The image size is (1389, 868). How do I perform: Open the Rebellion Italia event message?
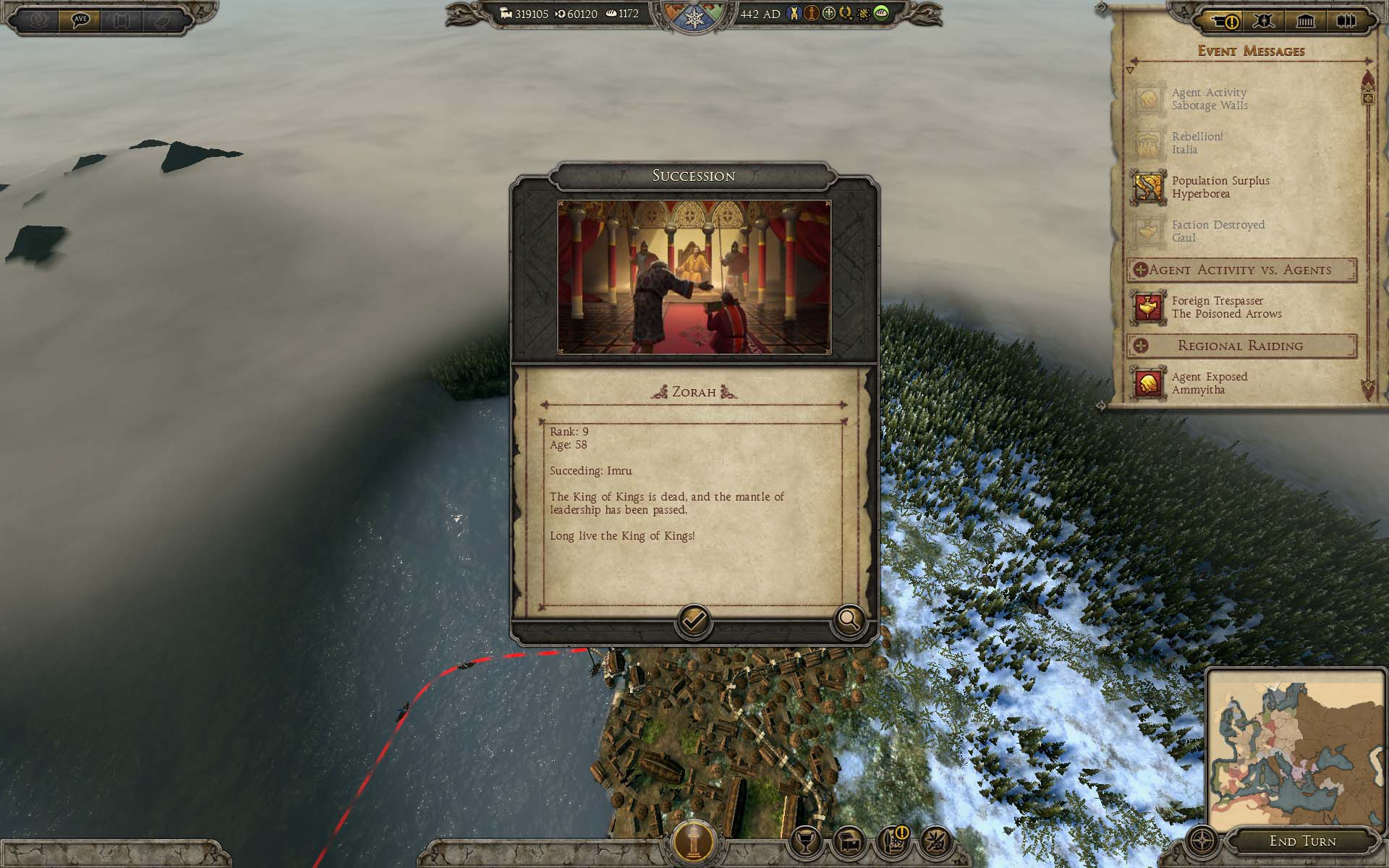(1197, 143)
